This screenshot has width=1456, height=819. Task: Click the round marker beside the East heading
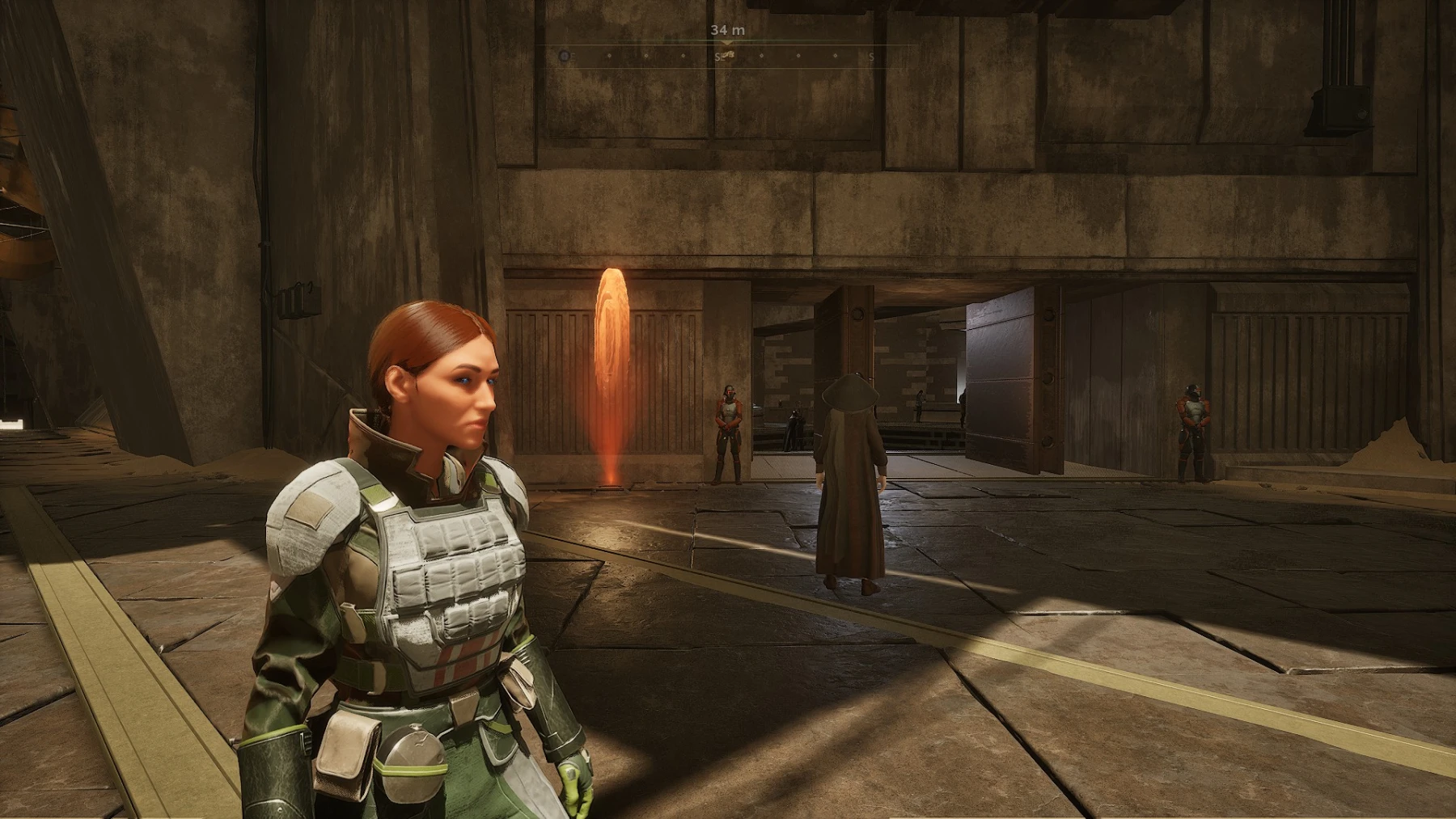click(x=564, y=57)
